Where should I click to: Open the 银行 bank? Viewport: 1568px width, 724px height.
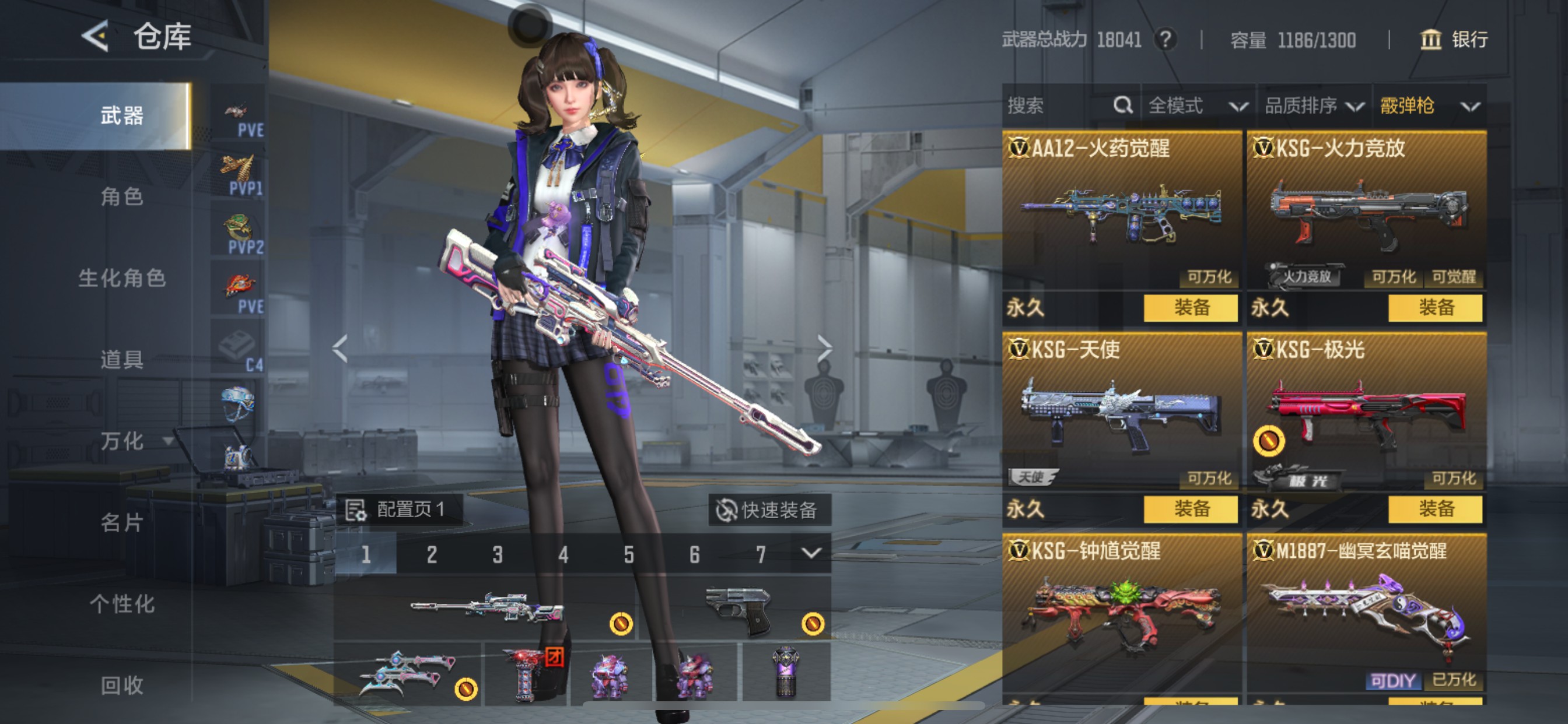click(x=1455, y=40)
